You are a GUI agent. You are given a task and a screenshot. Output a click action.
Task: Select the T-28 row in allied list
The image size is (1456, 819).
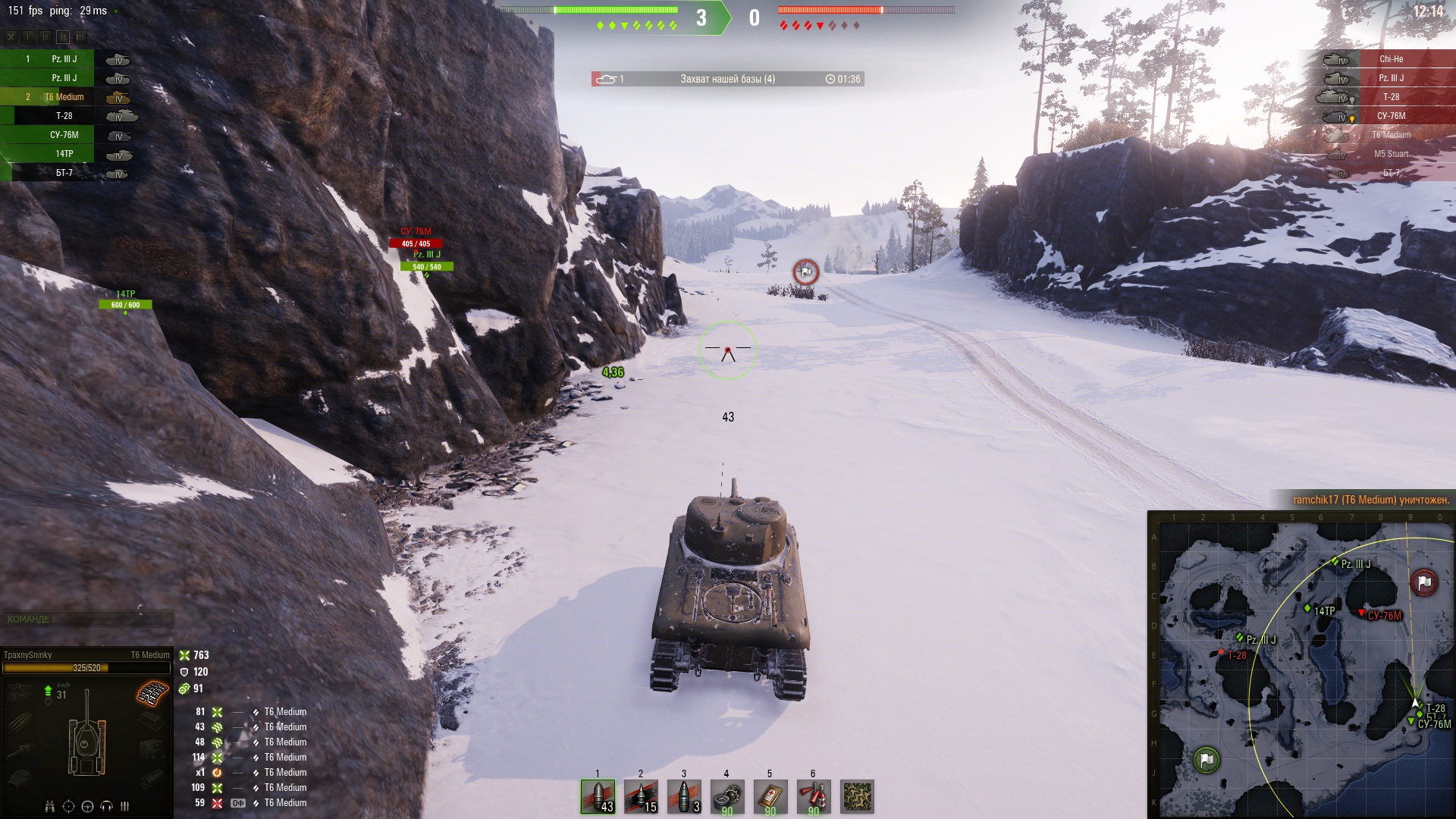pos(64,116)
